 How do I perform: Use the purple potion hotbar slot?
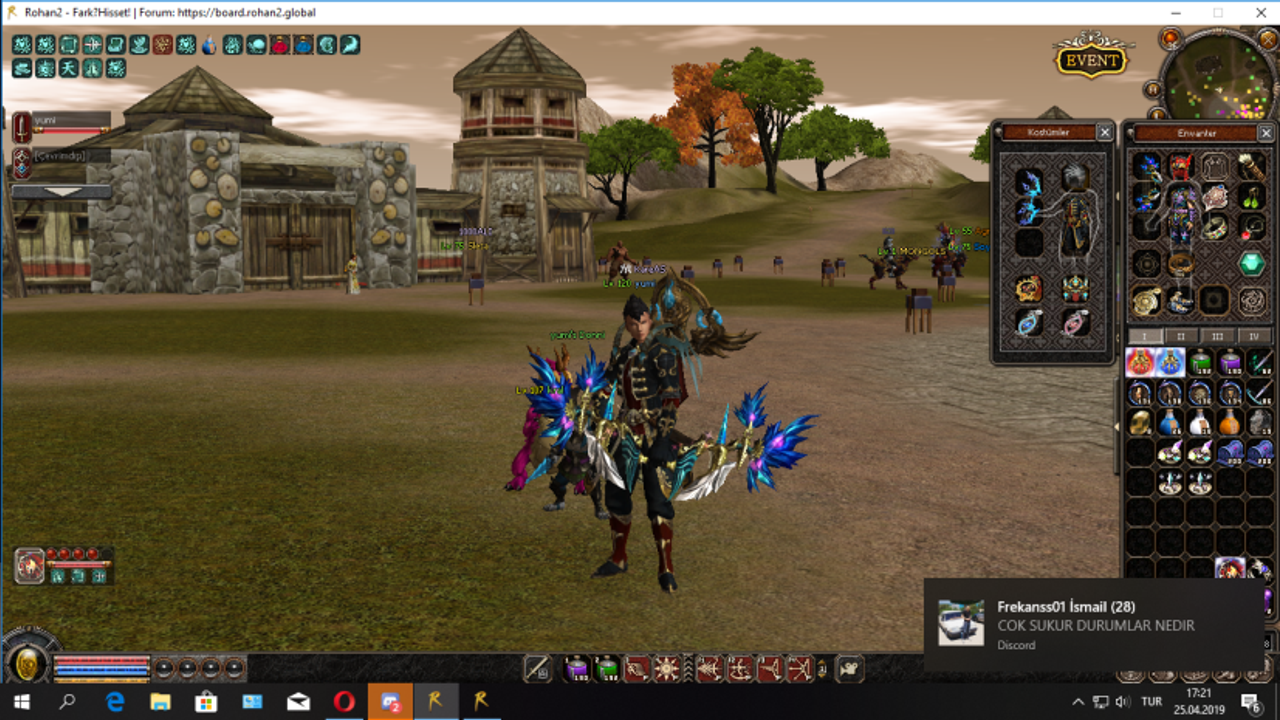coord(576,669)
